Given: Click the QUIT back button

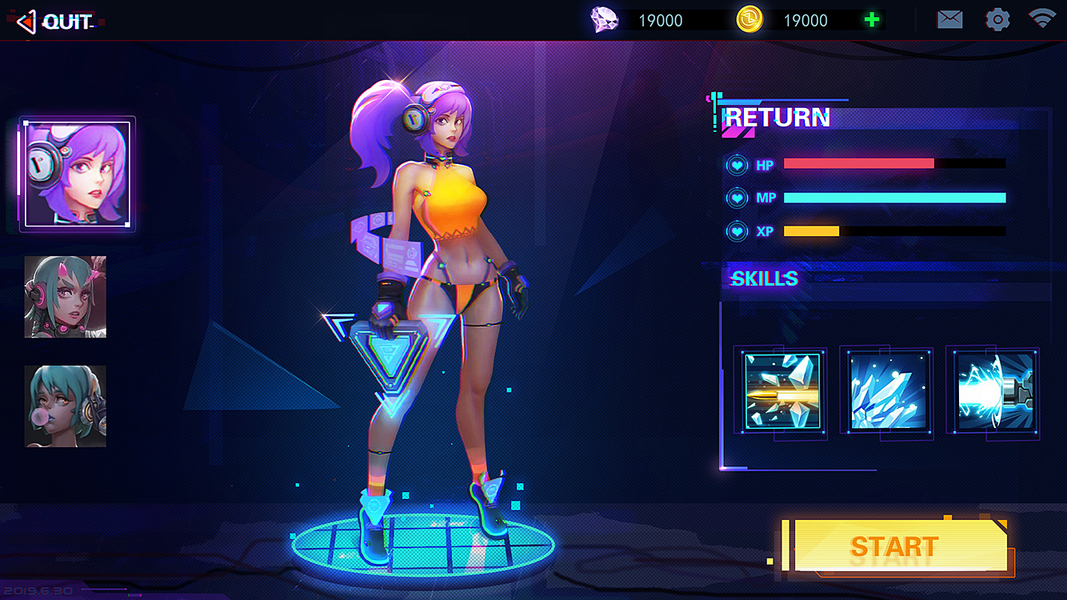Looking at the screenshot, I should pos(55,20).
